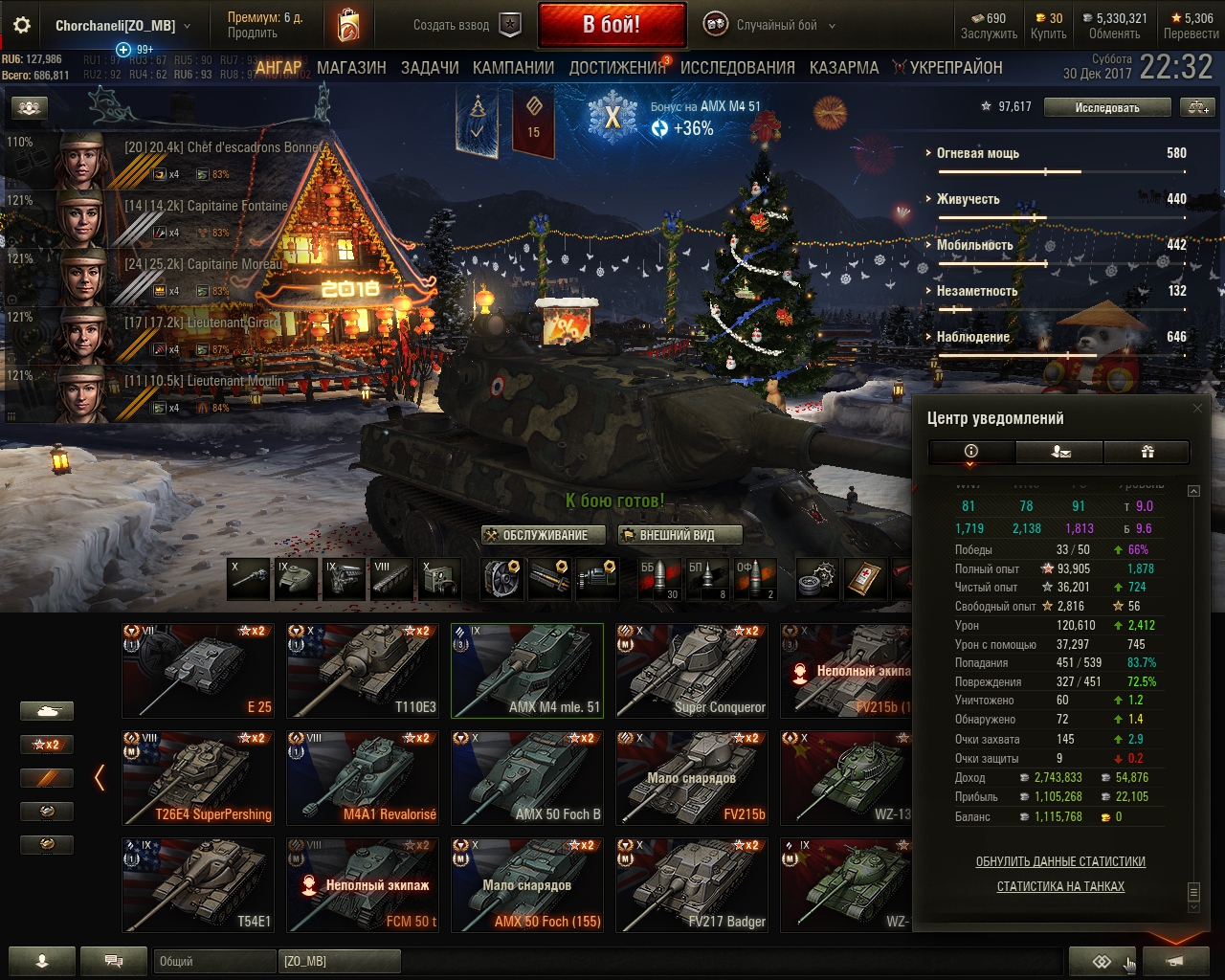Select the E 25 tank tile
1225x980 pixels.
(x=198, y=670)
